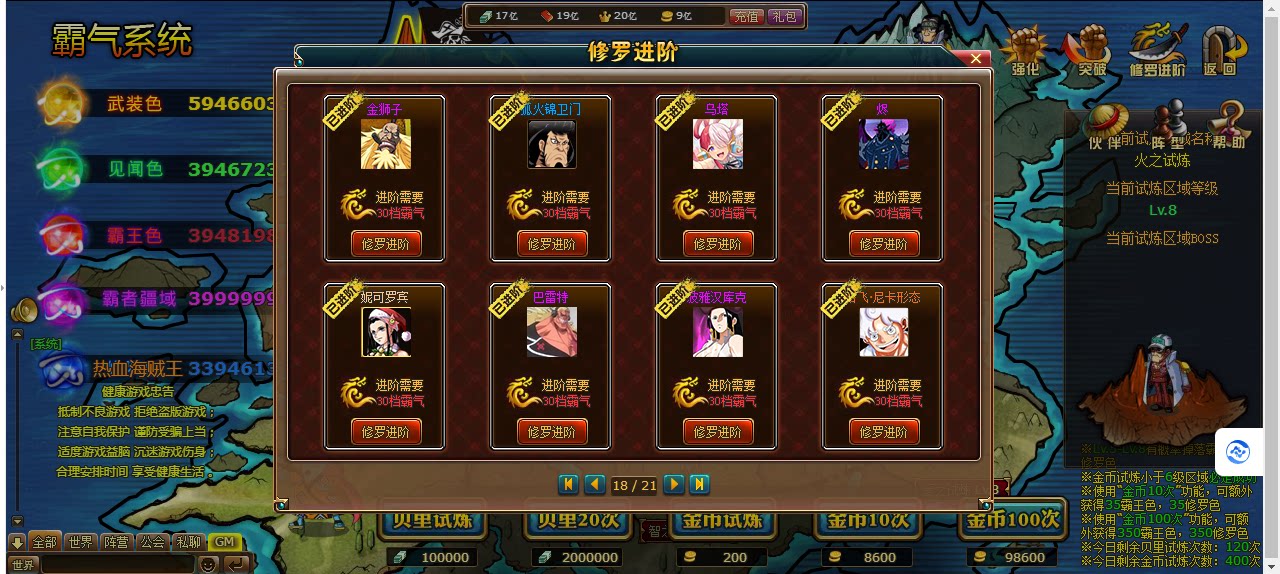Image resolution: width=1280 pixels, height=574 pixels.
Task: Click the 返回 return door icon
Action: pos(1221,52)
